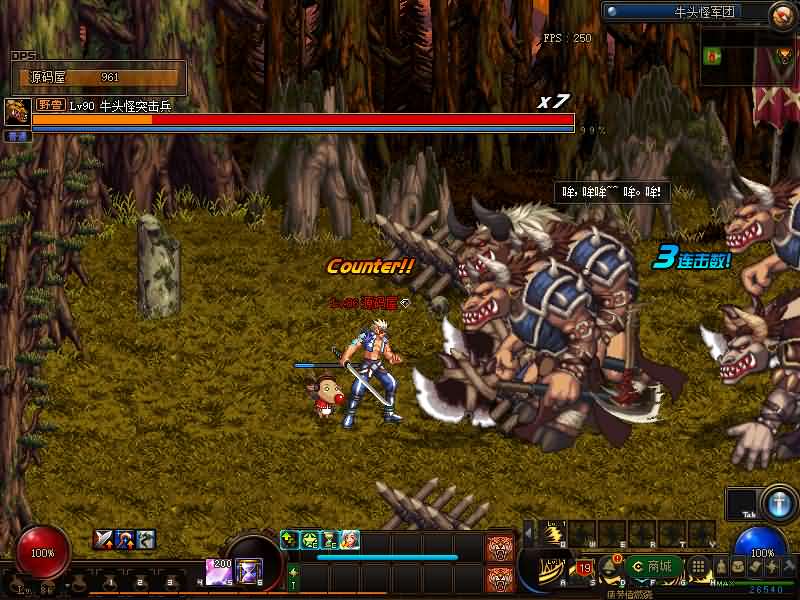
Task: Click the Tab skill slot box
Action: point(742,504)
